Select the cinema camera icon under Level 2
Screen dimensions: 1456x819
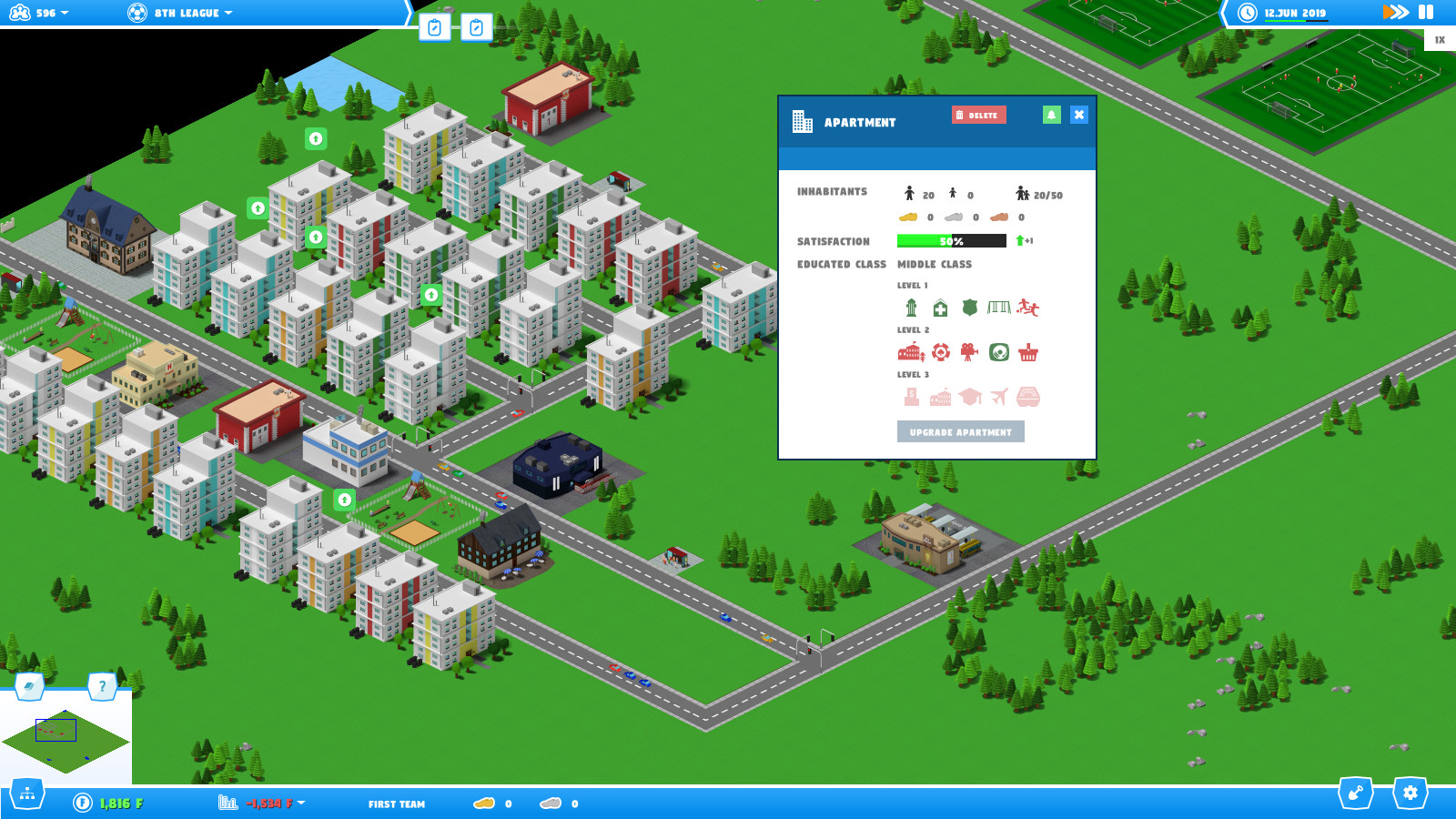969,353
